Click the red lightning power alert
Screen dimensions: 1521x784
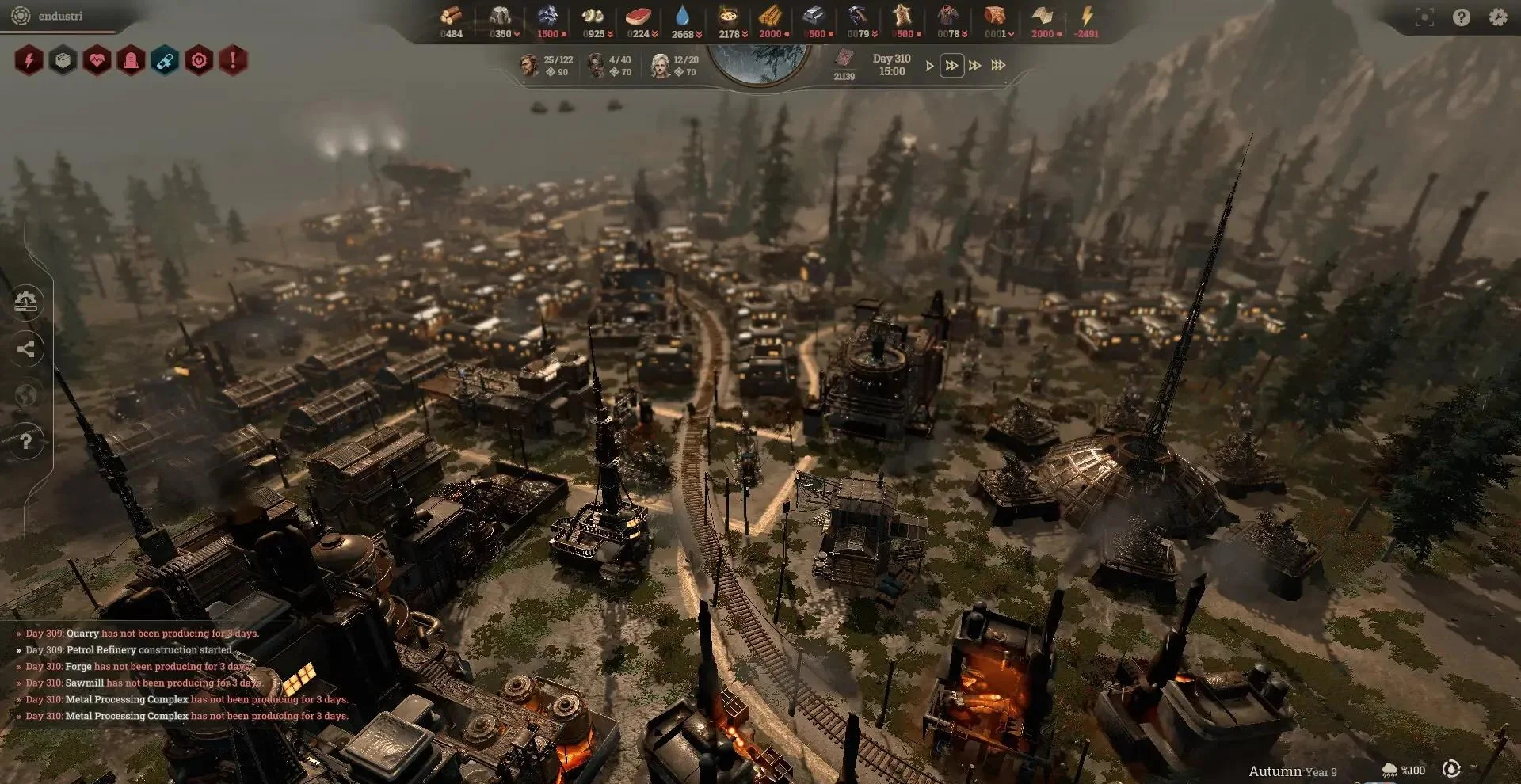click(x=29, y=60)
